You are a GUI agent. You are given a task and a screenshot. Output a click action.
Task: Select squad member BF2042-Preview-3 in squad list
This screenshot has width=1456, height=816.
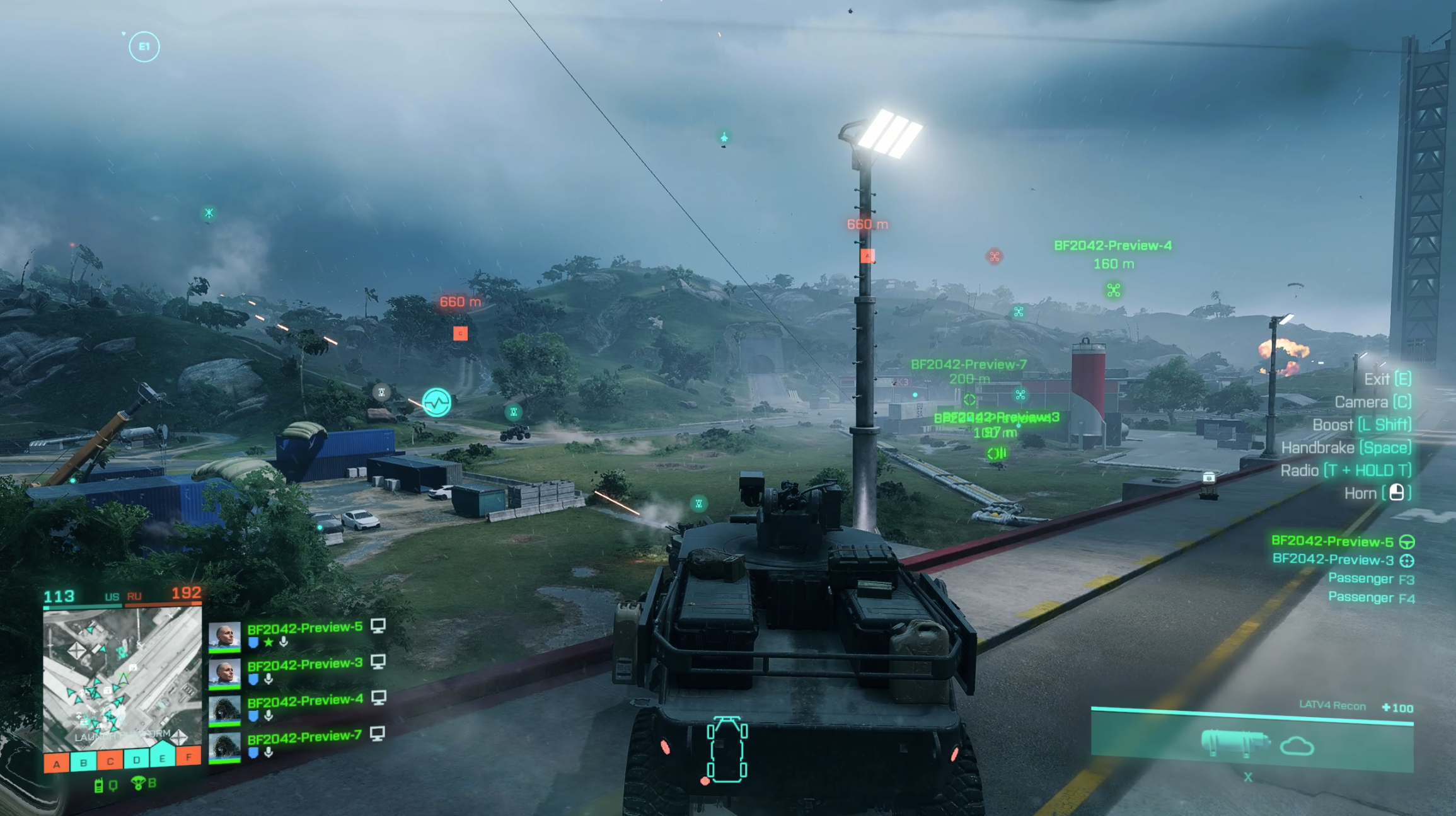pos(304,664)
